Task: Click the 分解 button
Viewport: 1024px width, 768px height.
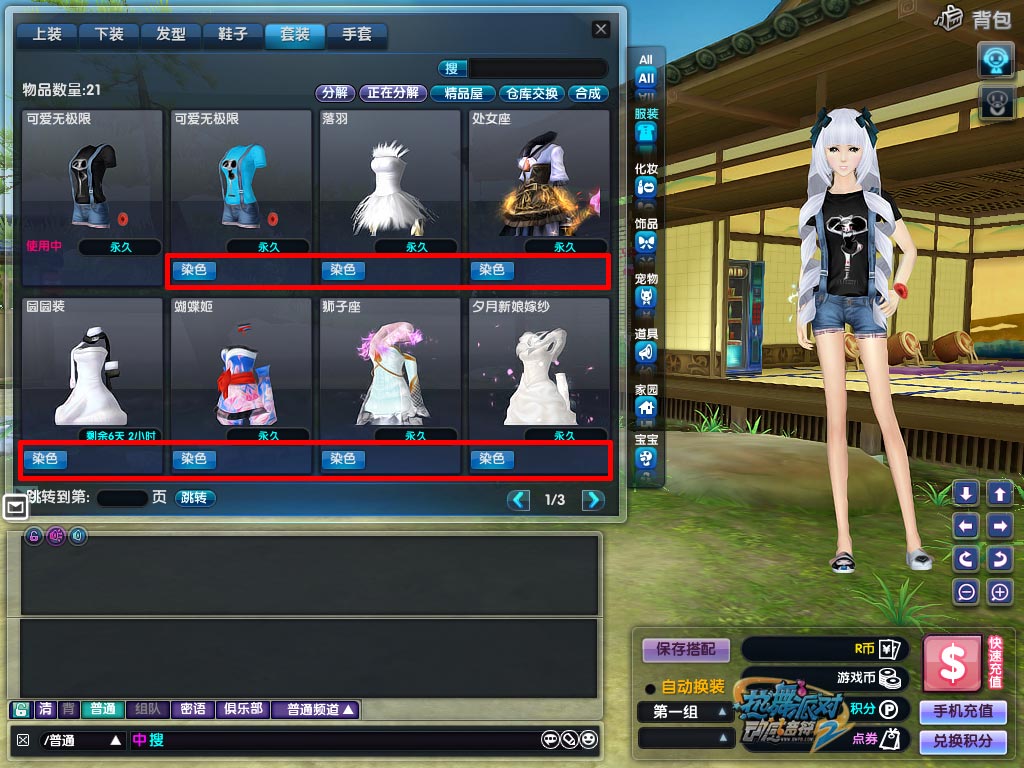Action: pos(335,93)
